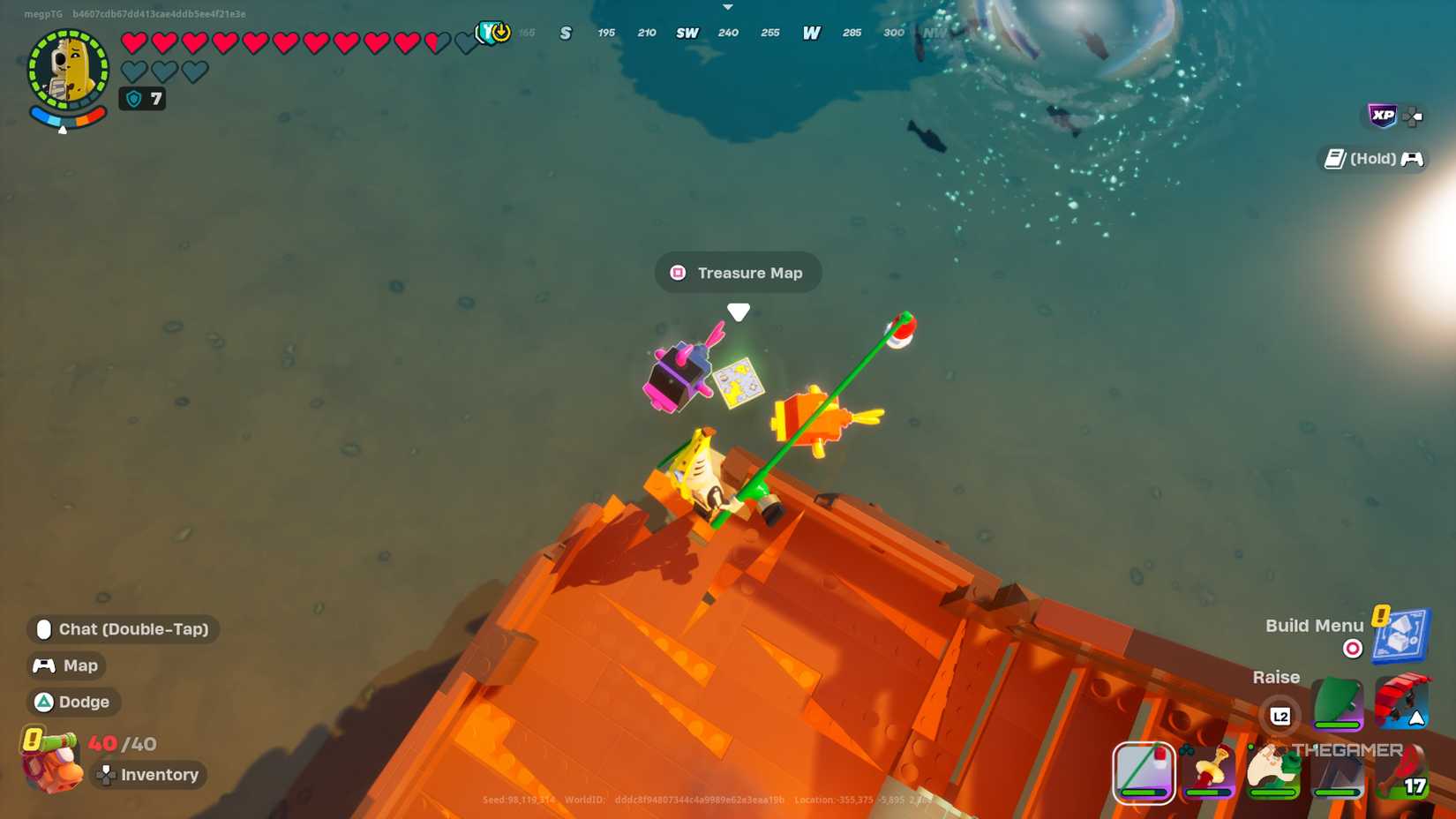This screenshot has height=819, width=1456.
Task: Activate the Raise L2 control
Action: click(x=1281, y=717)
